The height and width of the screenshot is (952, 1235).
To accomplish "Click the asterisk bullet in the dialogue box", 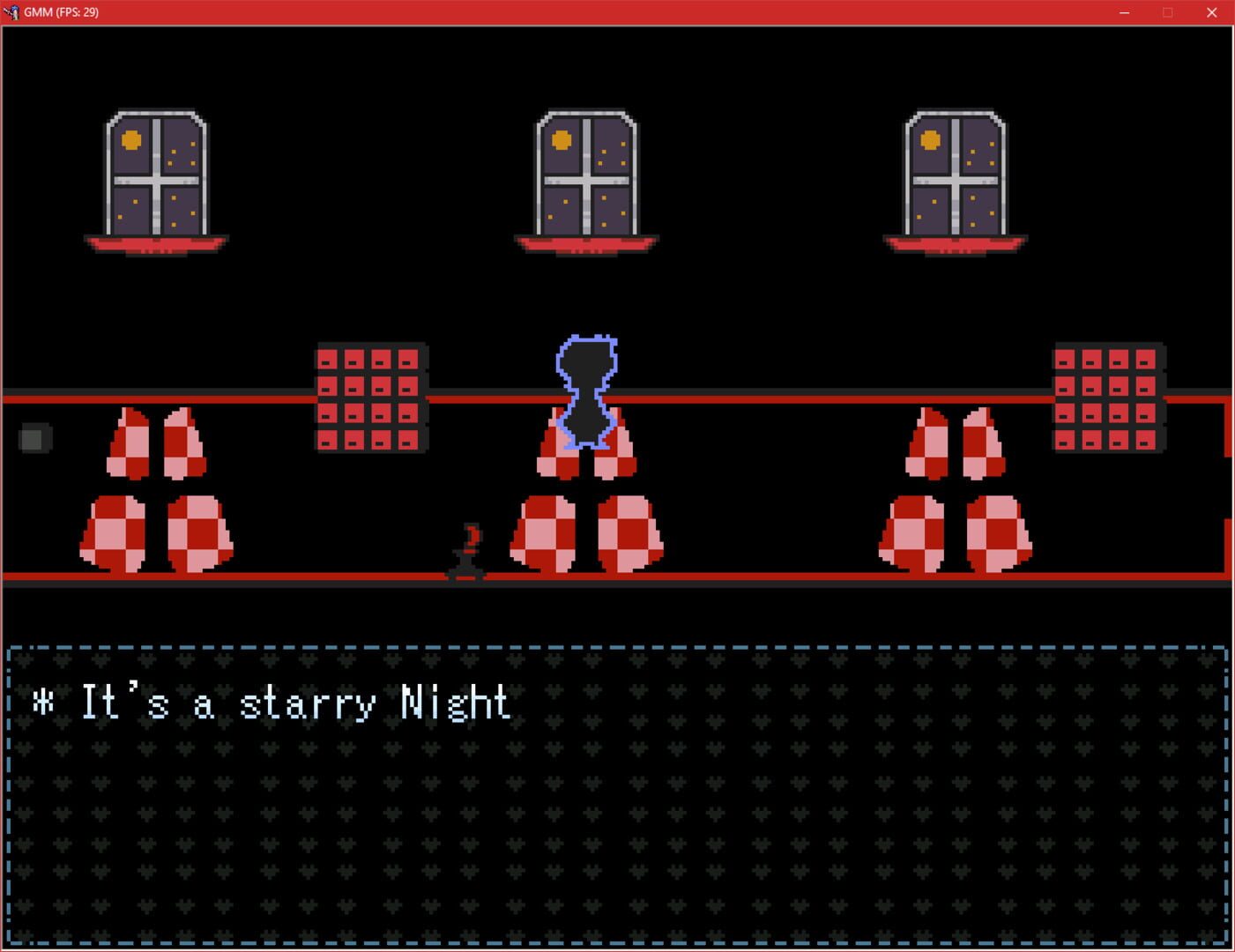I will click(41, 703).
